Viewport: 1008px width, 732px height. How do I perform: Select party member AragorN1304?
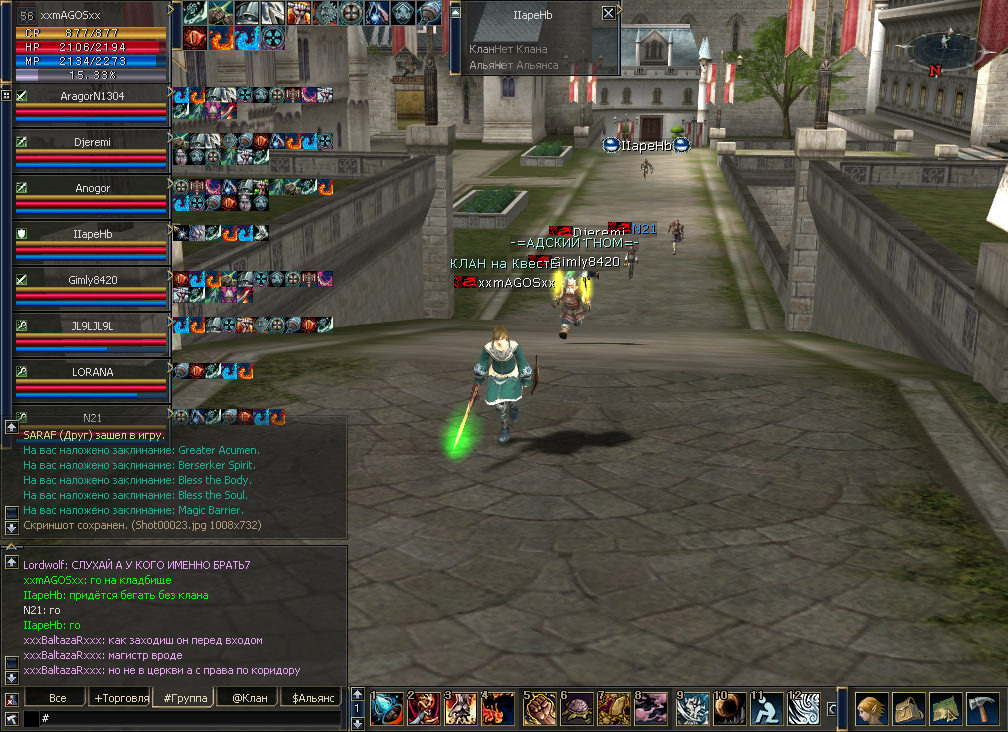92,96
